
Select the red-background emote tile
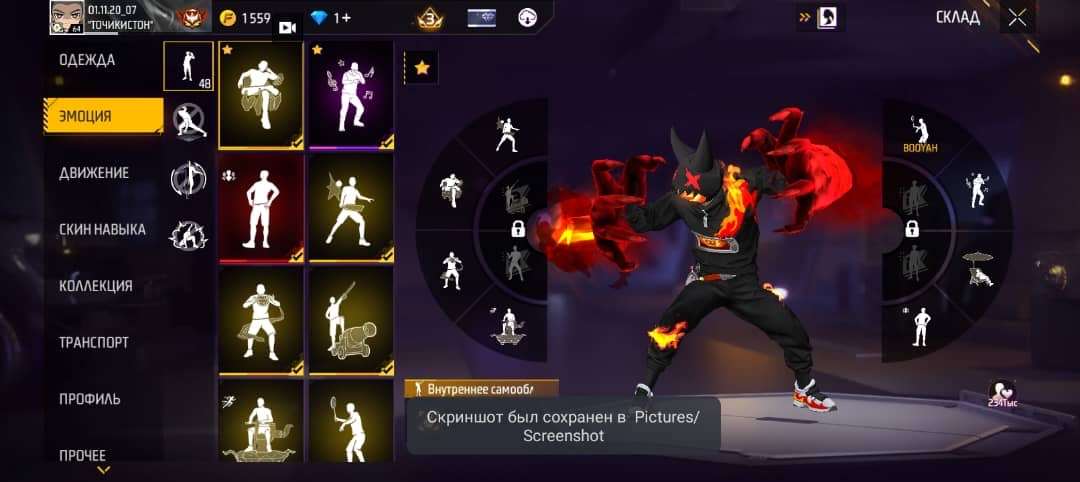click(260, 209)
